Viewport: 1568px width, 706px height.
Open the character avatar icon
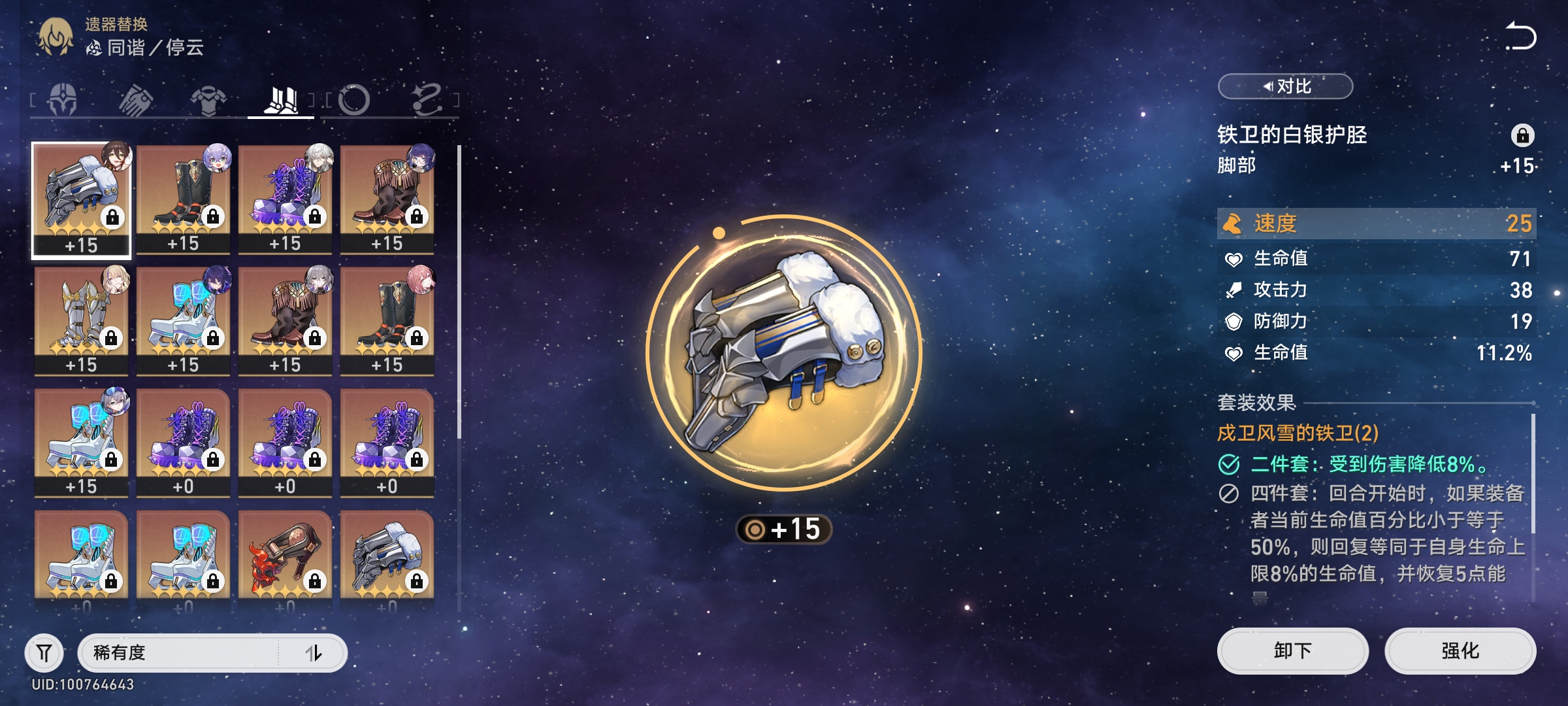(x=56, y=37)
